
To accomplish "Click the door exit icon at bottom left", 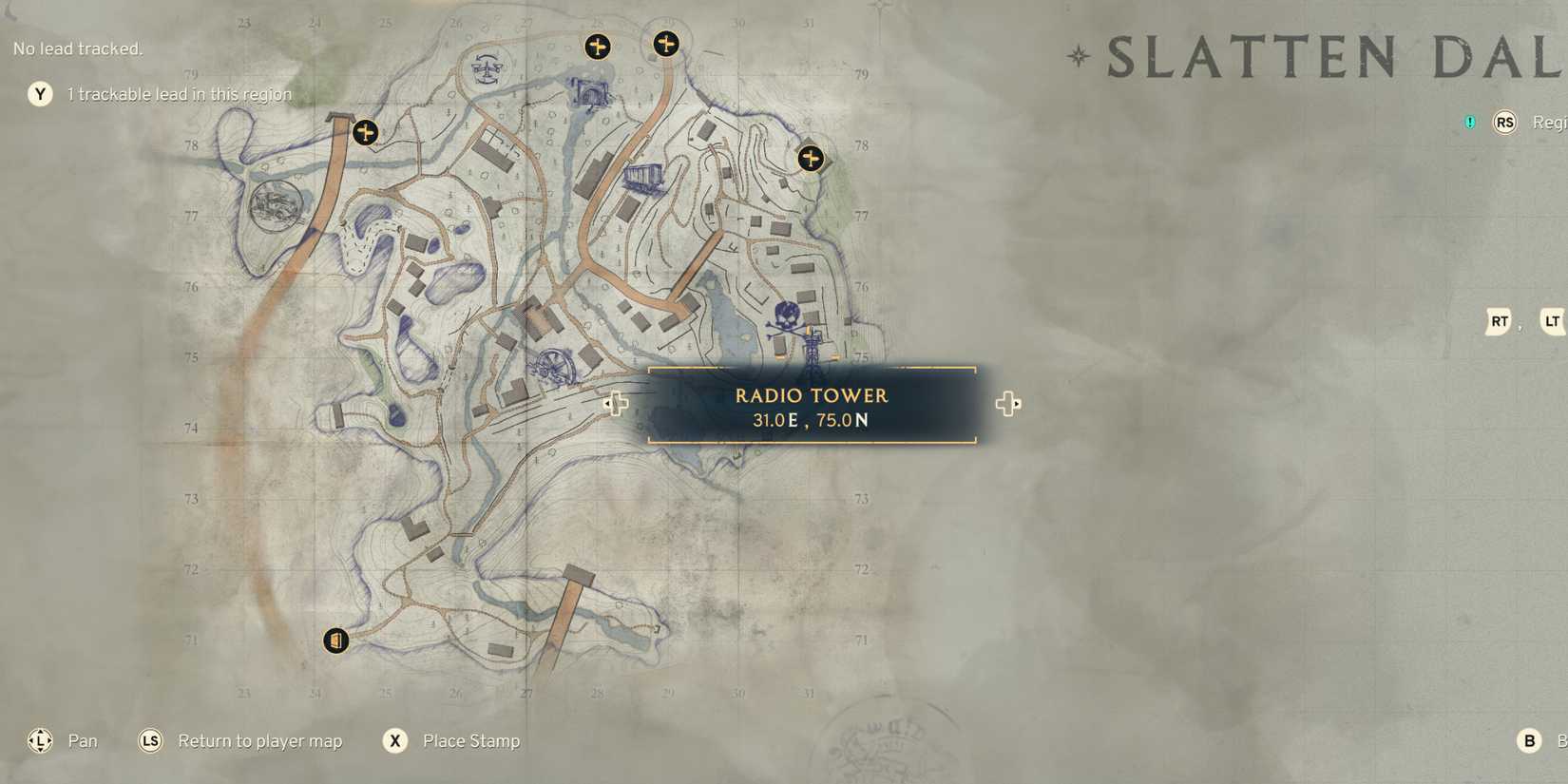I will 337,640.
